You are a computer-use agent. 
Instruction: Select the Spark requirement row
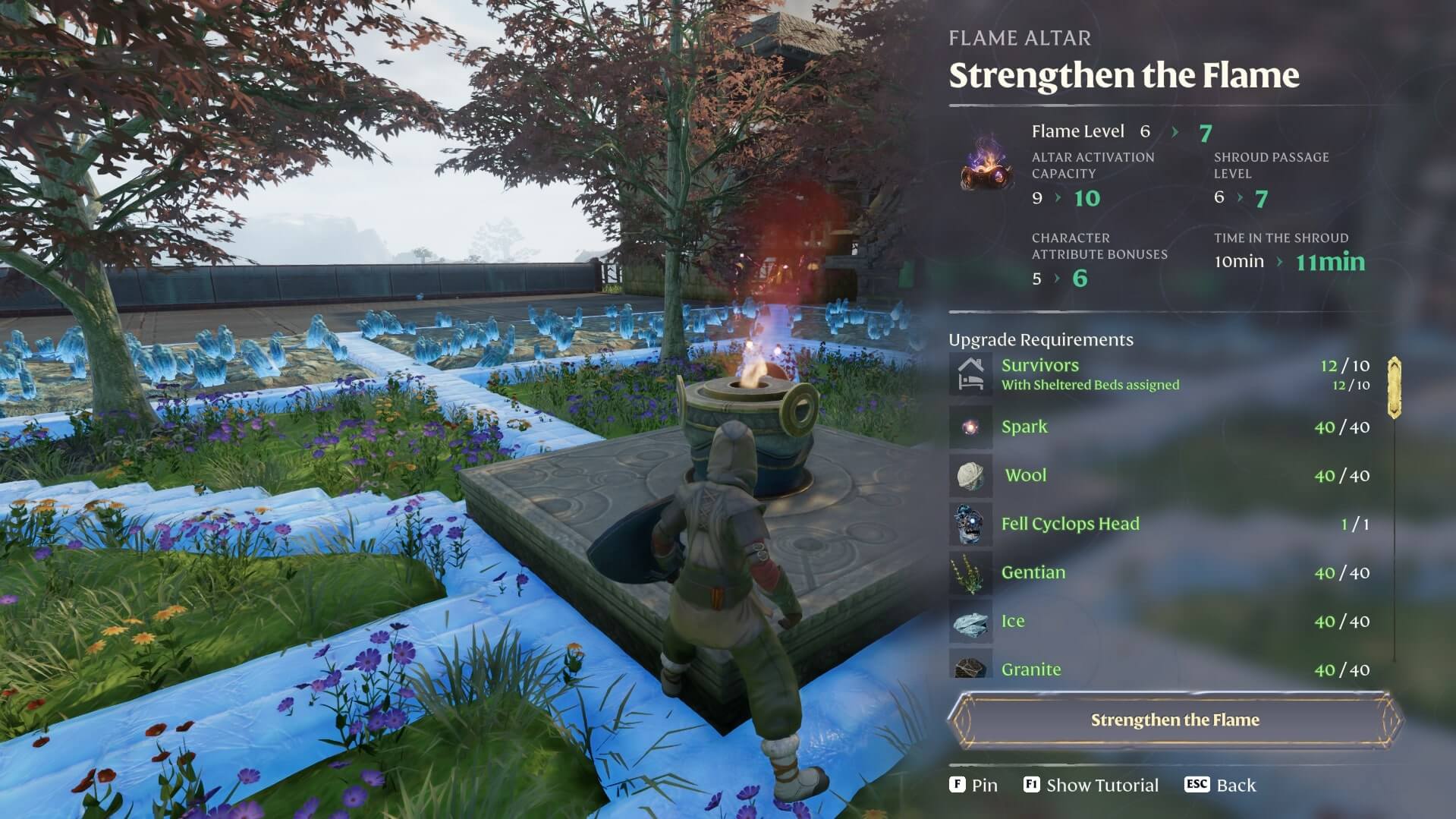[1161, 427]
